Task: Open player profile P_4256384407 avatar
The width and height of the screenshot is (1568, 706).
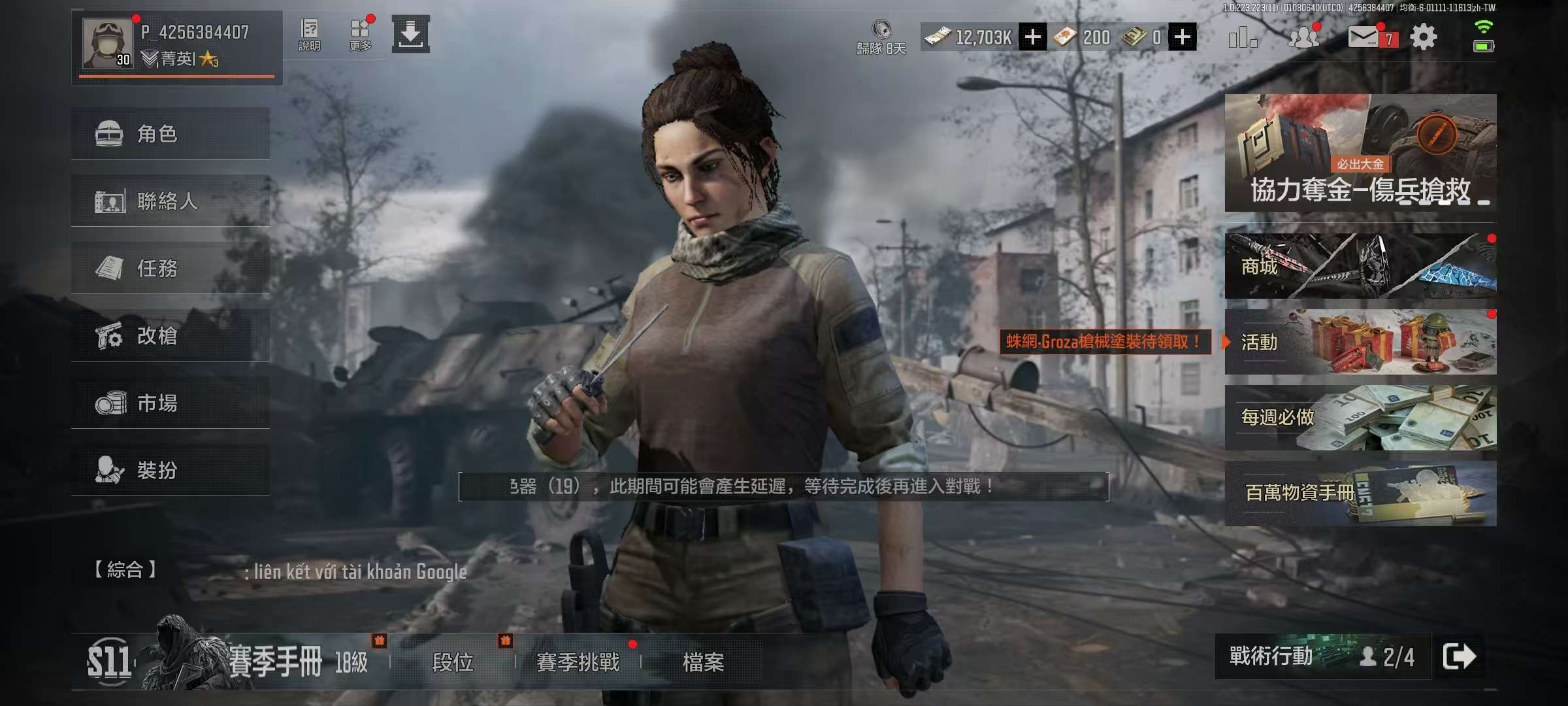Action: [x=106, y=43]
